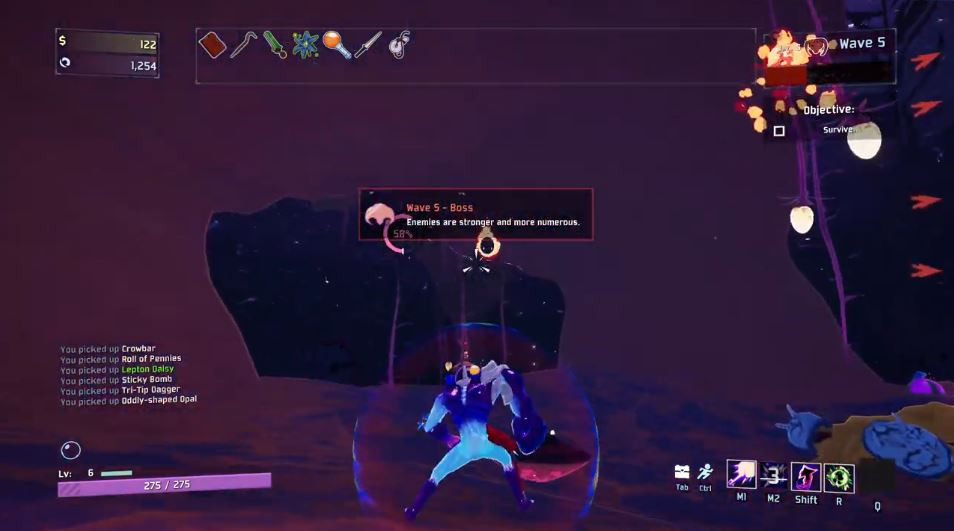Toggle the Survive objective checkbox
This screenshot has width=954, height=531.
click(779, 131)
